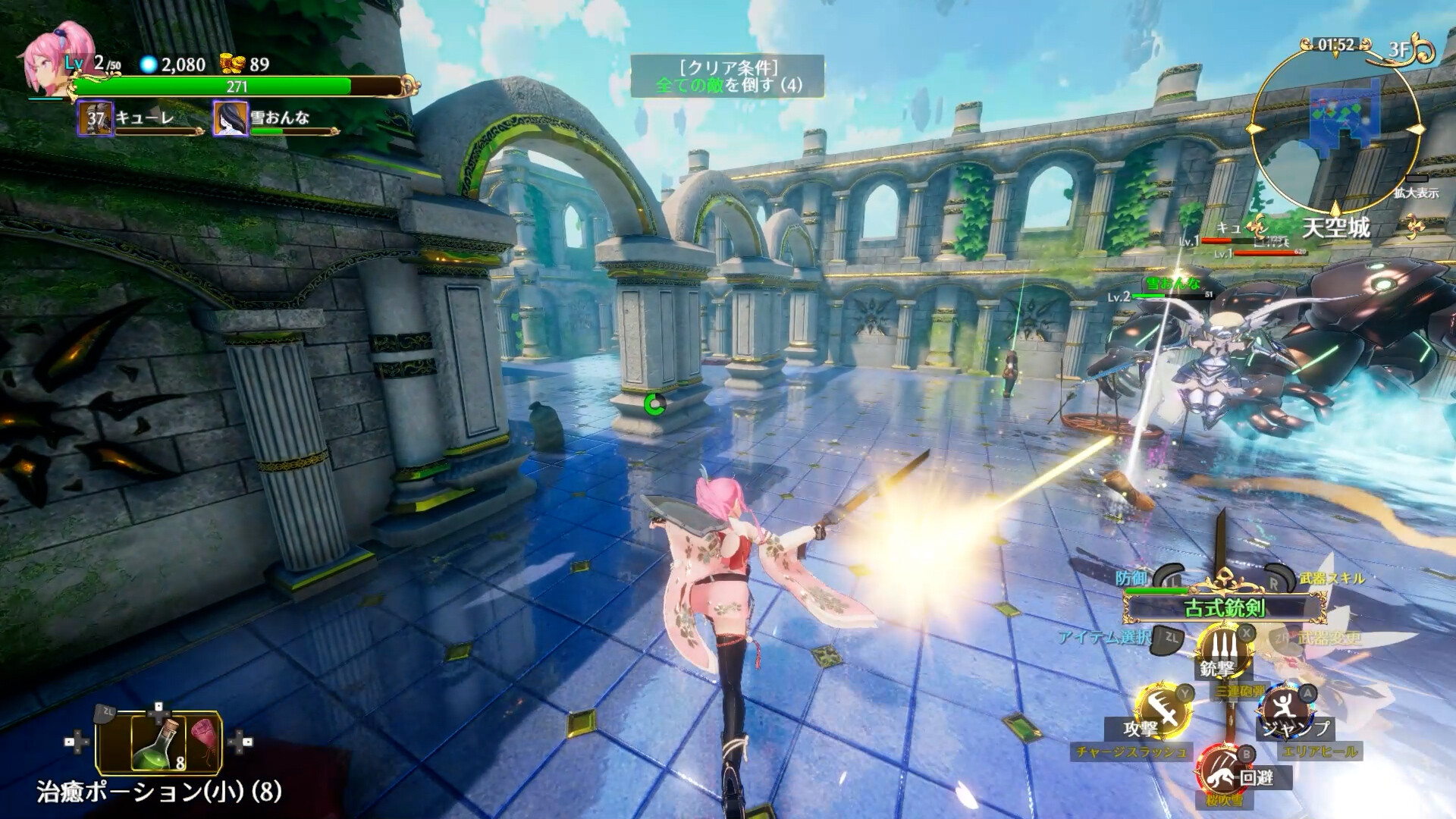Select the 雪おんな ally portrait
The width and height of the screenshot is (1456, 819).
pos(230,119)
